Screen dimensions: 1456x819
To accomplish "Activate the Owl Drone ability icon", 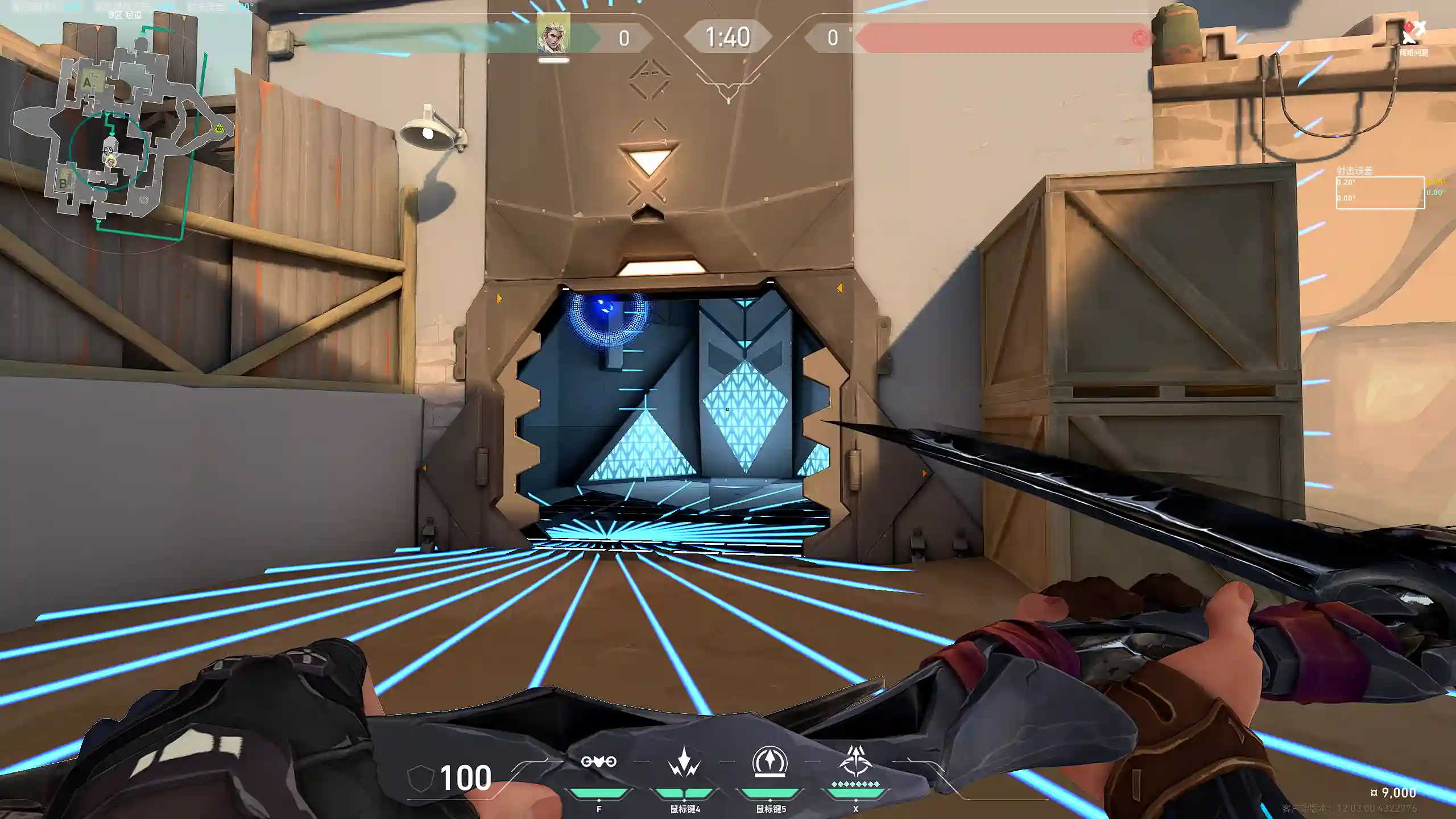I will coord(598,762).
